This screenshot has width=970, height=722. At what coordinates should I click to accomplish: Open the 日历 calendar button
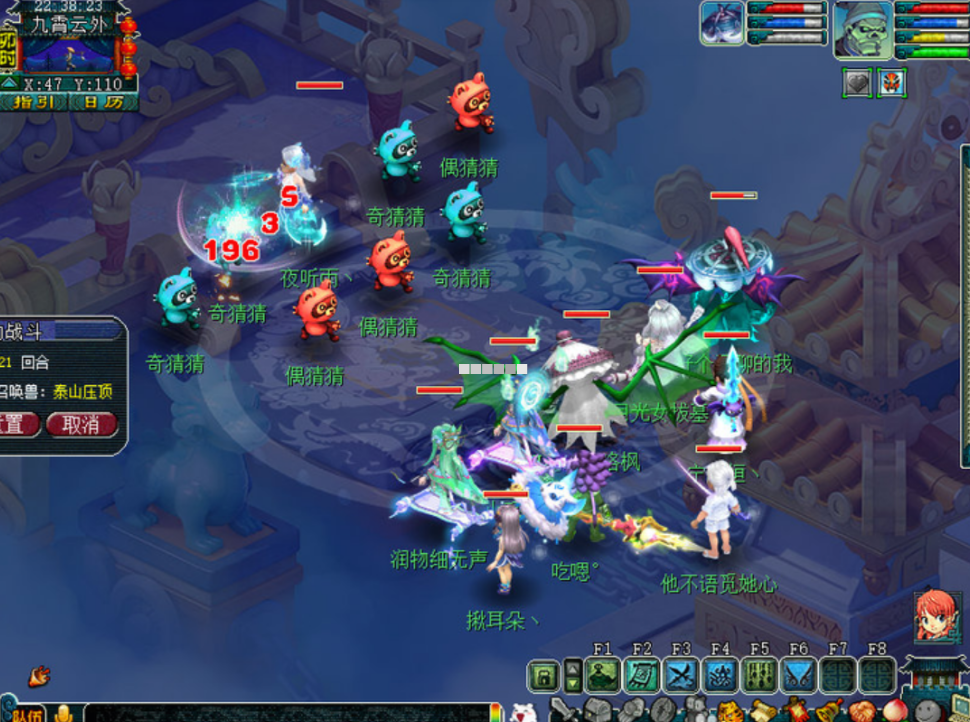coord(103,101)
